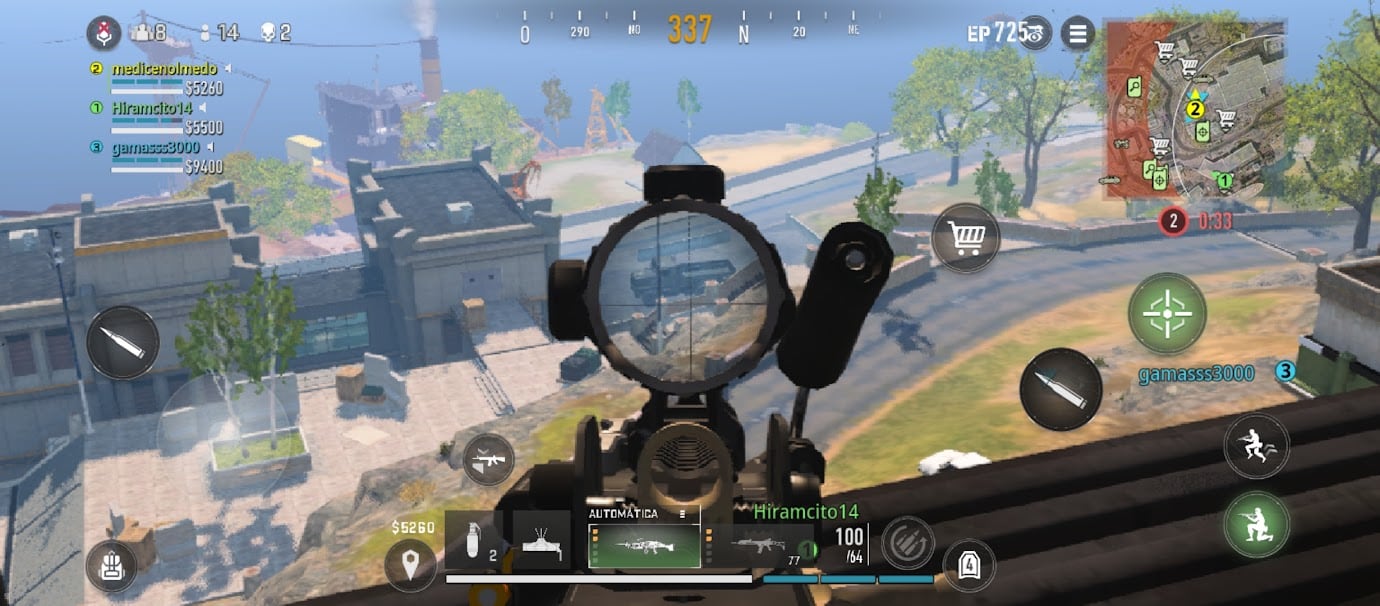
Task: Use the armor plate button
Action: [968, 565]
